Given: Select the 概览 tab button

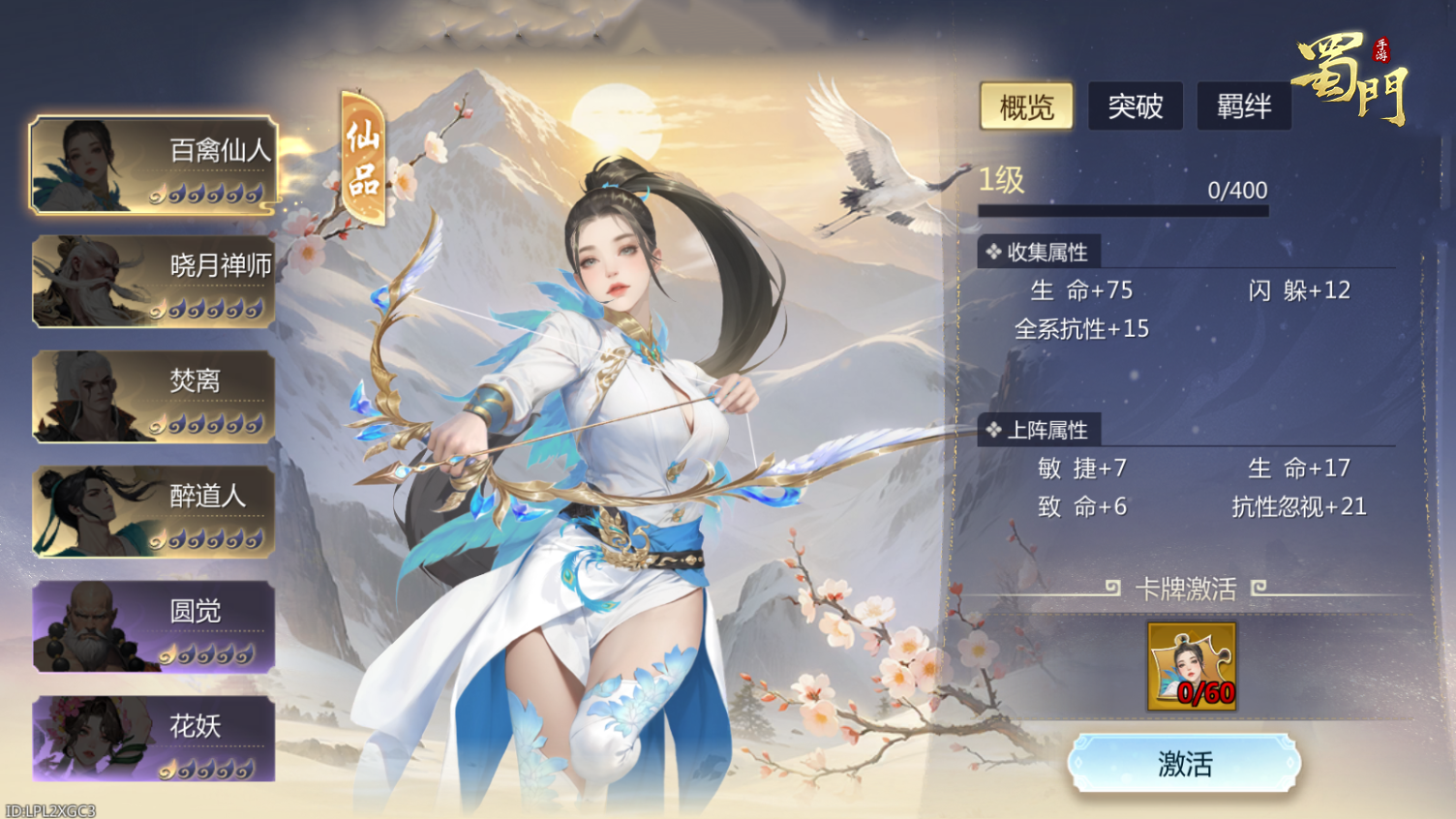Looking at the screenshot, I should click(x=1025, y=106).
